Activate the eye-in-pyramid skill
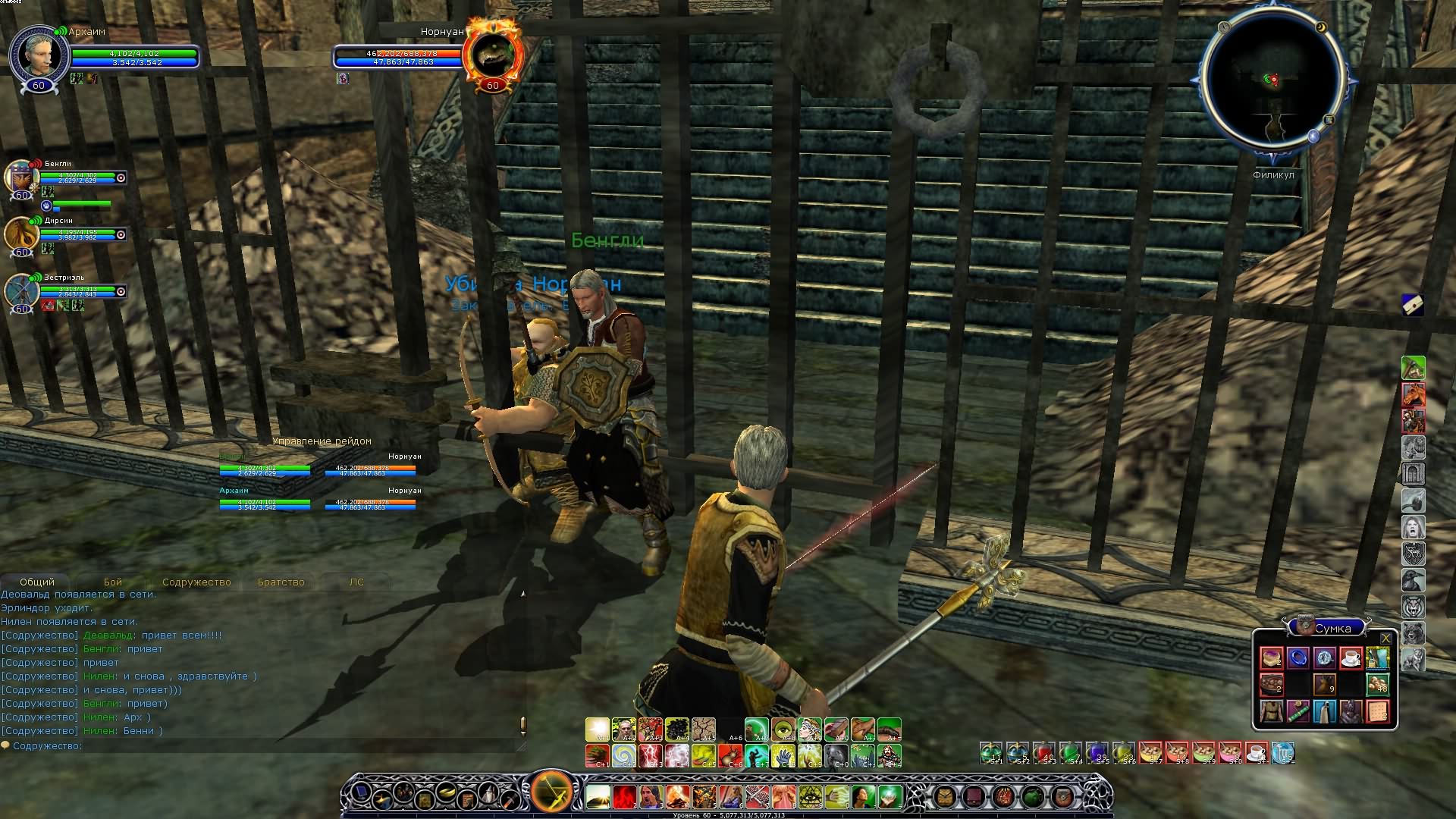 click(x=810, y=797)
